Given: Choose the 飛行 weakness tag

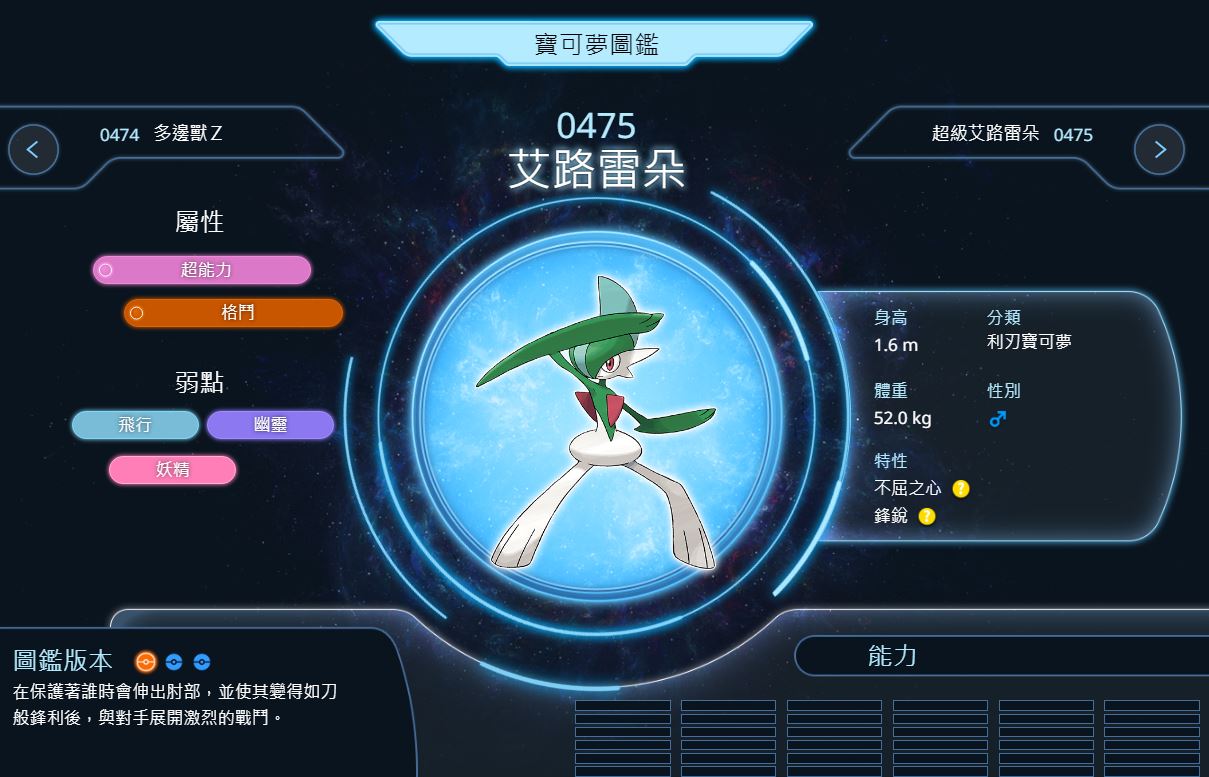Looking at the screenshot, I should tap(135, 425).
